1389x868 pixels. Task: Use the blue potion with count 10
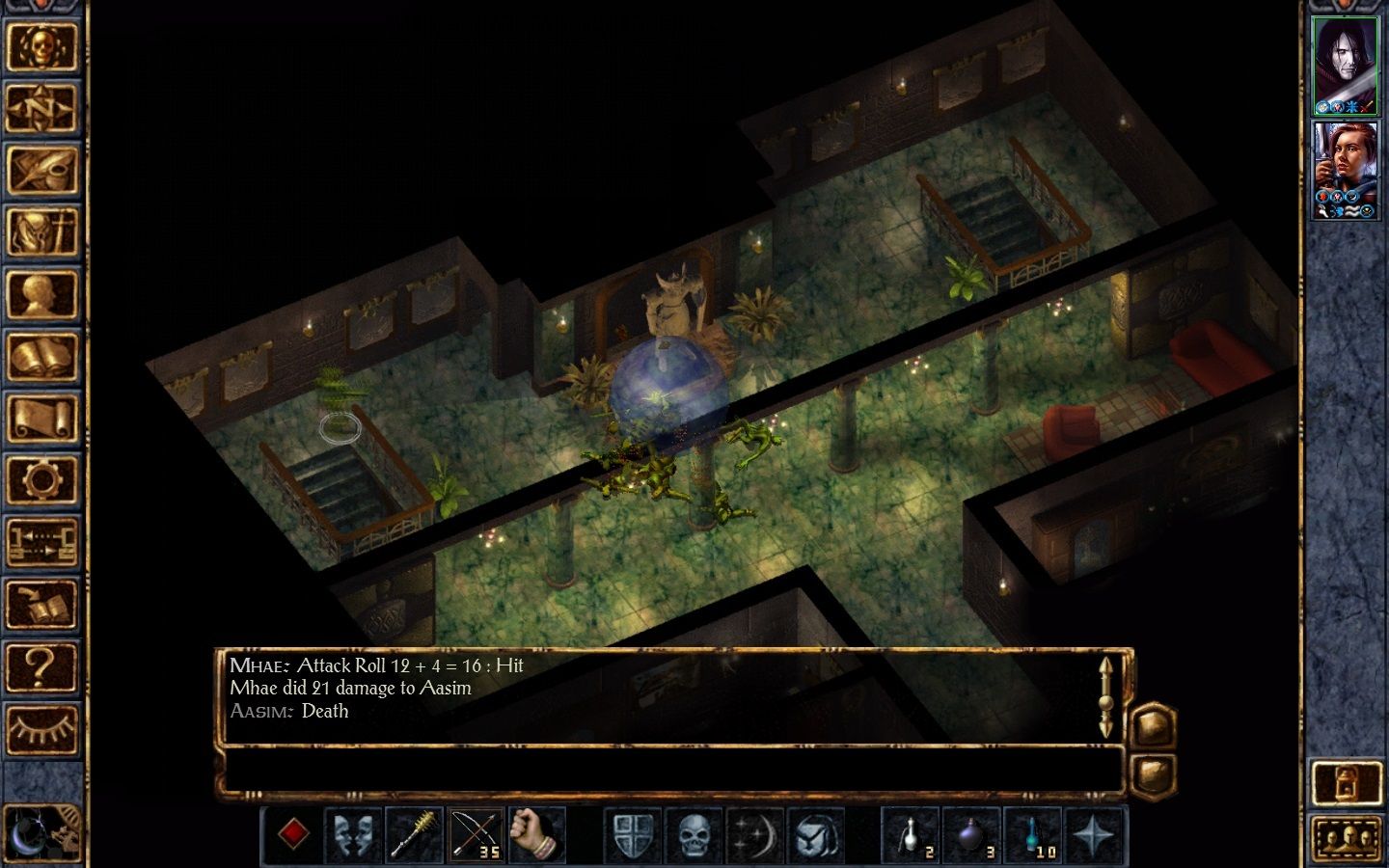(1032, 834)
